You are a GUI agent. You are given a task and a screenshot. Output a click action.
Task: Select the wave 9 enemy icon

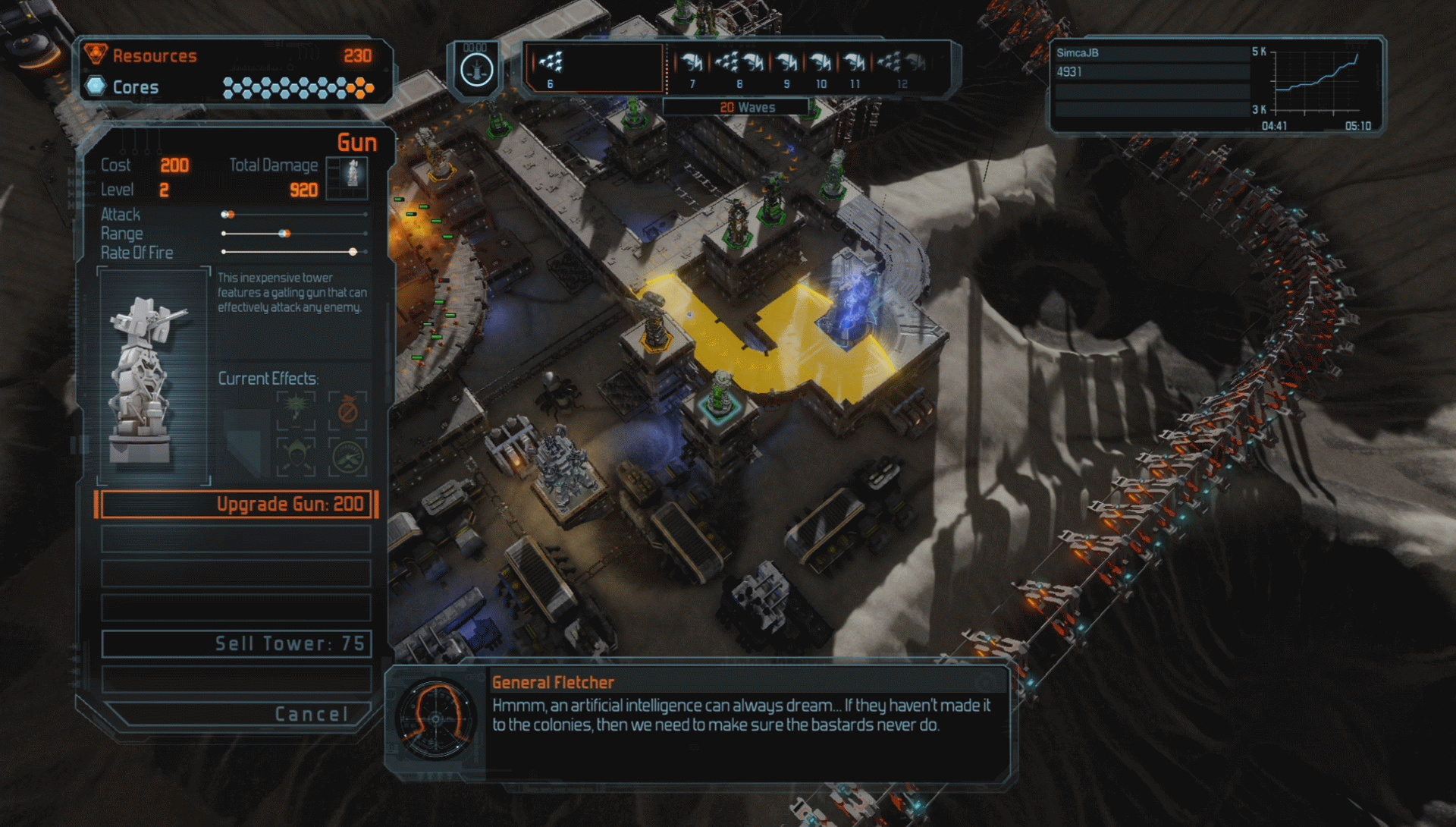(787, 64)
